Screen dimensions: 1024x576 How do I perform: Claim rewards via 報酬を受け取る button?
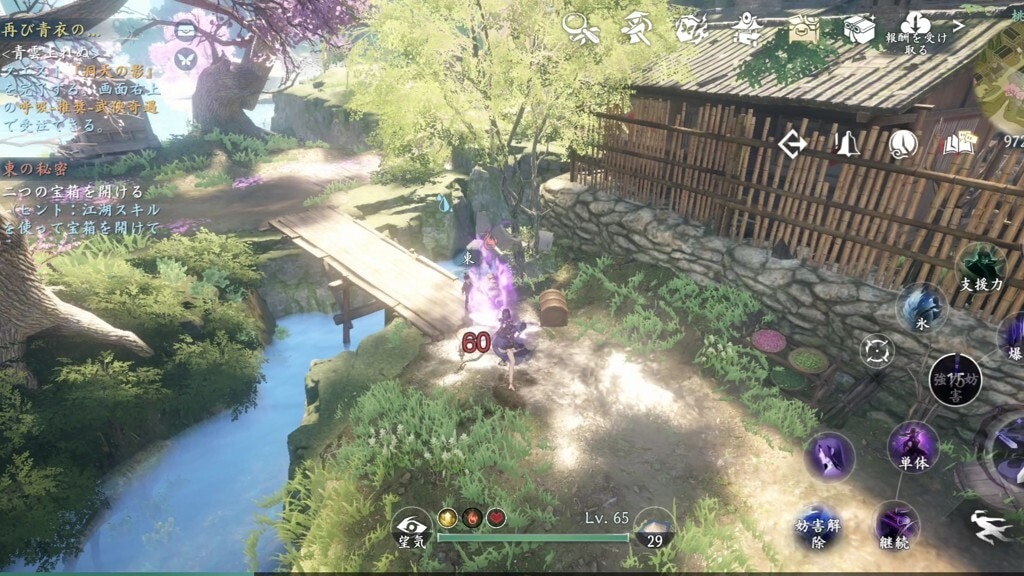915,34
